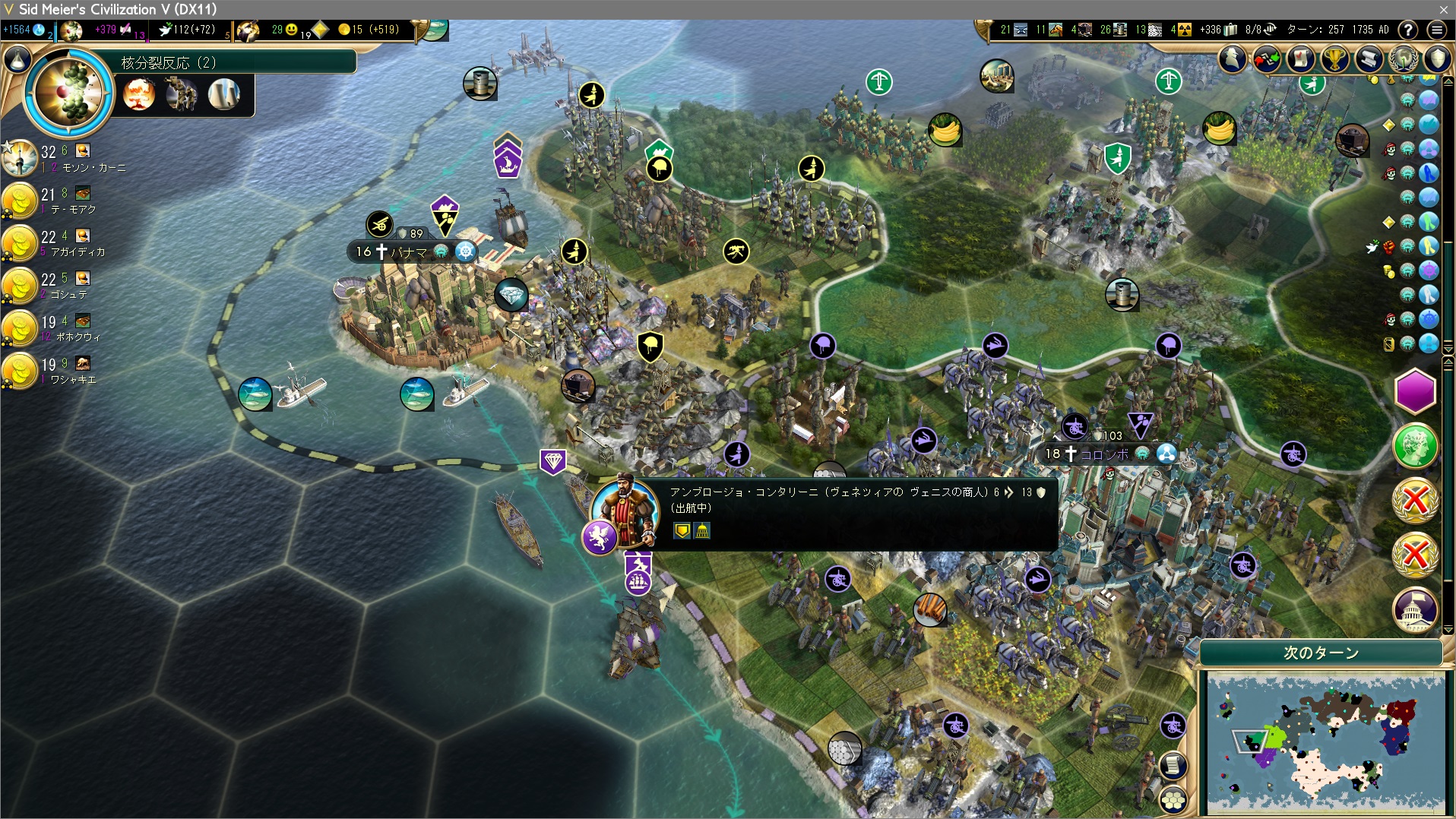Close the Civilization V window
This screenshot has height=819, width=1456.
click(x=1443, y=9)
